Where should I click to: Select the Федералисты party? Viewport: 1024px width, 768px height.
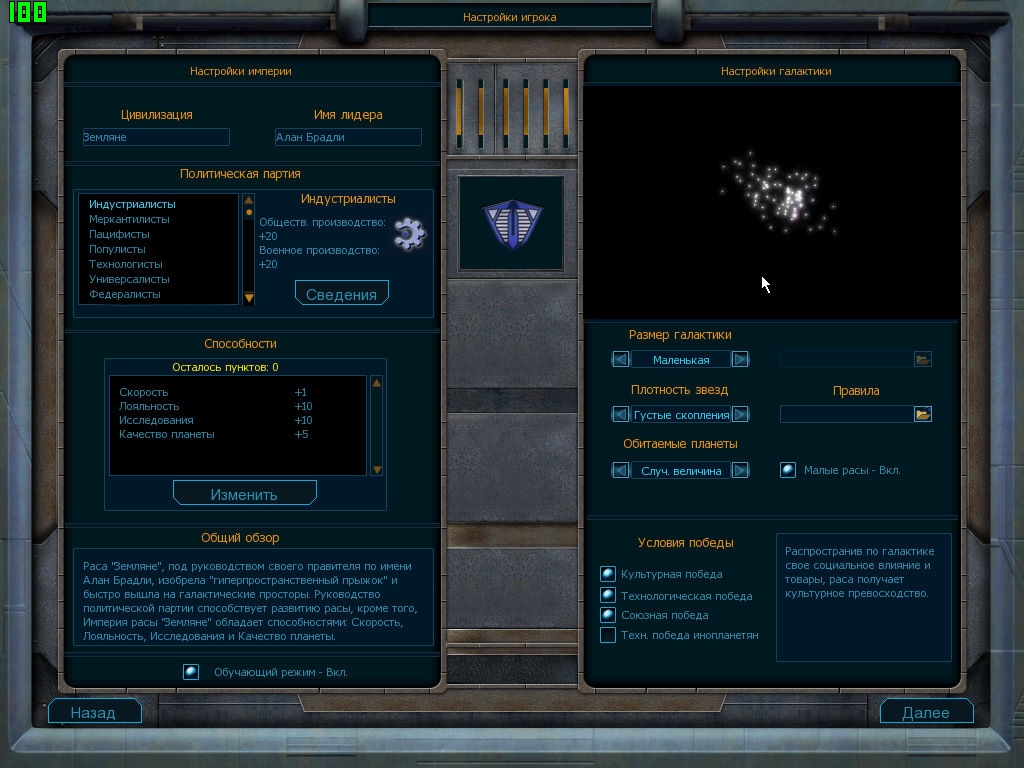coord(124,294)
